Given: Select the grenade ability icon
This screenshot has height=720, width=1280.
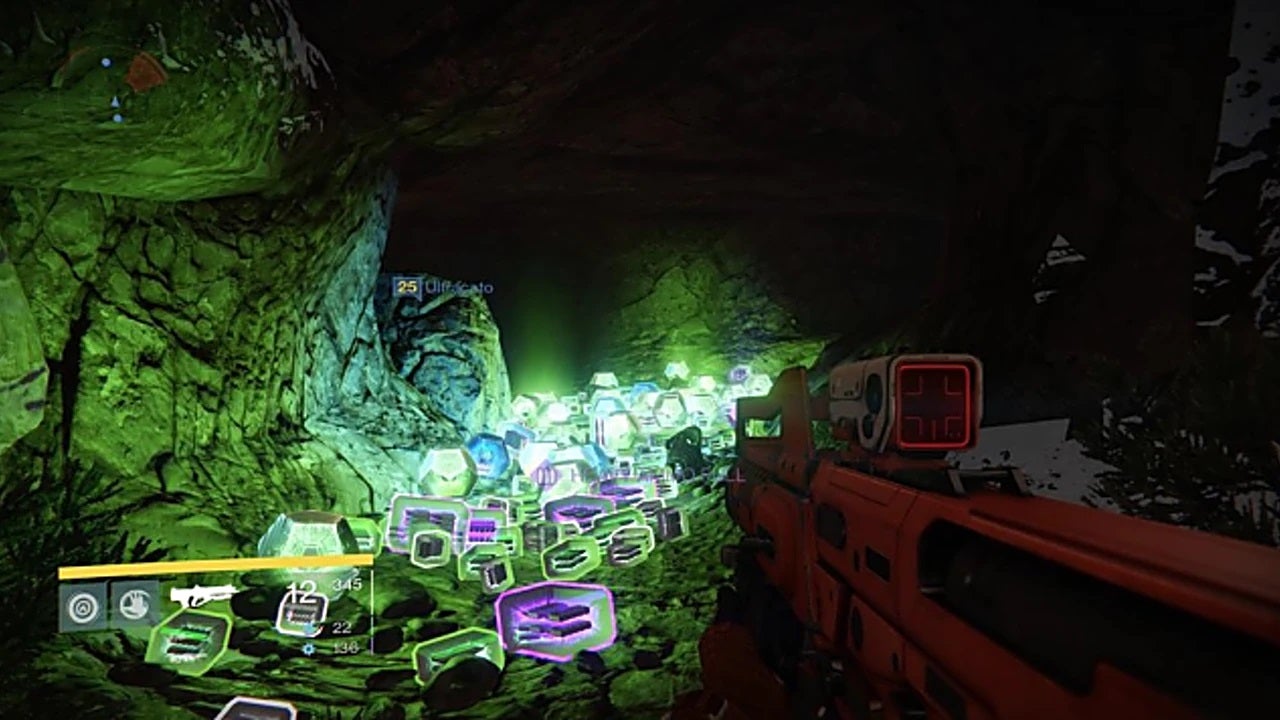Looking at the screenshot, I should (83, 605).
